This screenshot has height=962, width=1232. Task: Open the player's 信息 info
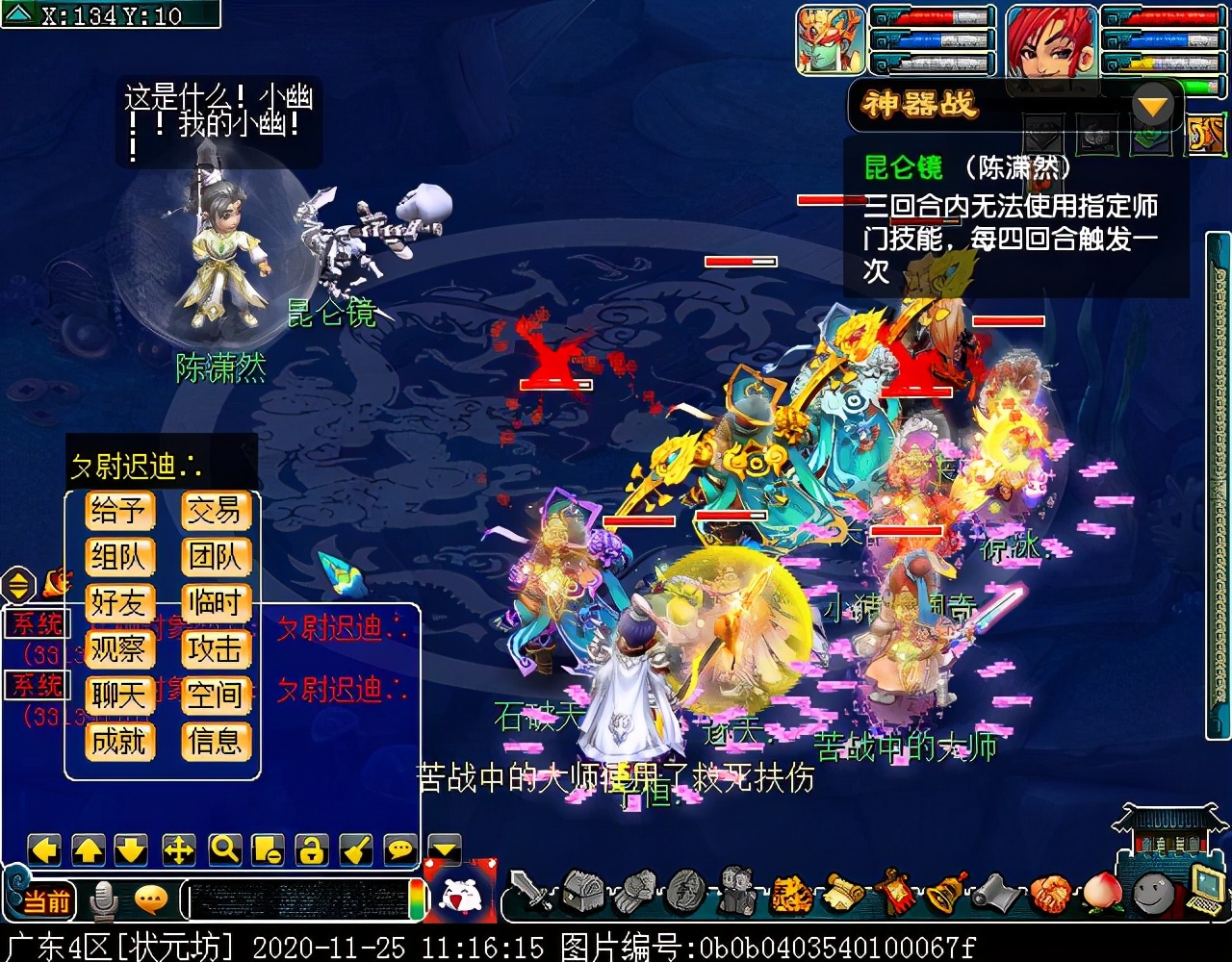coord(216,741)
